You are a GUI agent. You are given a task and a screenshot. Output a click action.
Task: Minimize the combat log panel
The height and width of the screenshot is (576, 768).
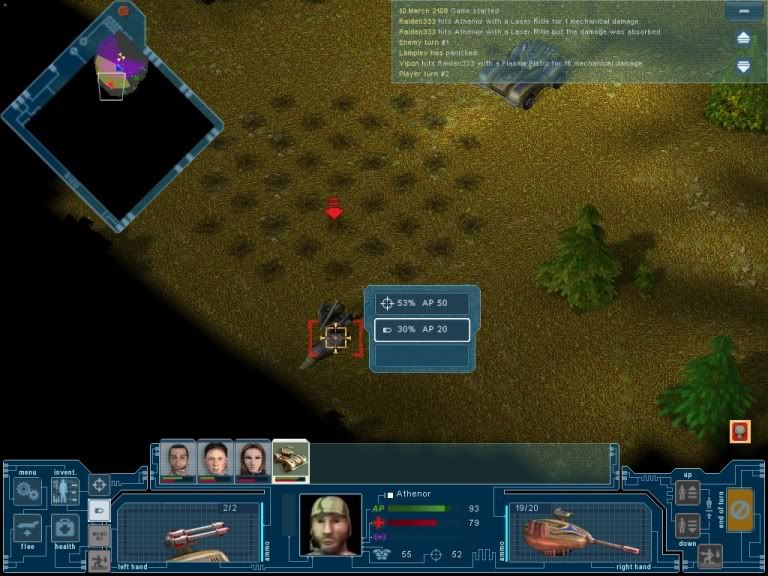(743, 12)
